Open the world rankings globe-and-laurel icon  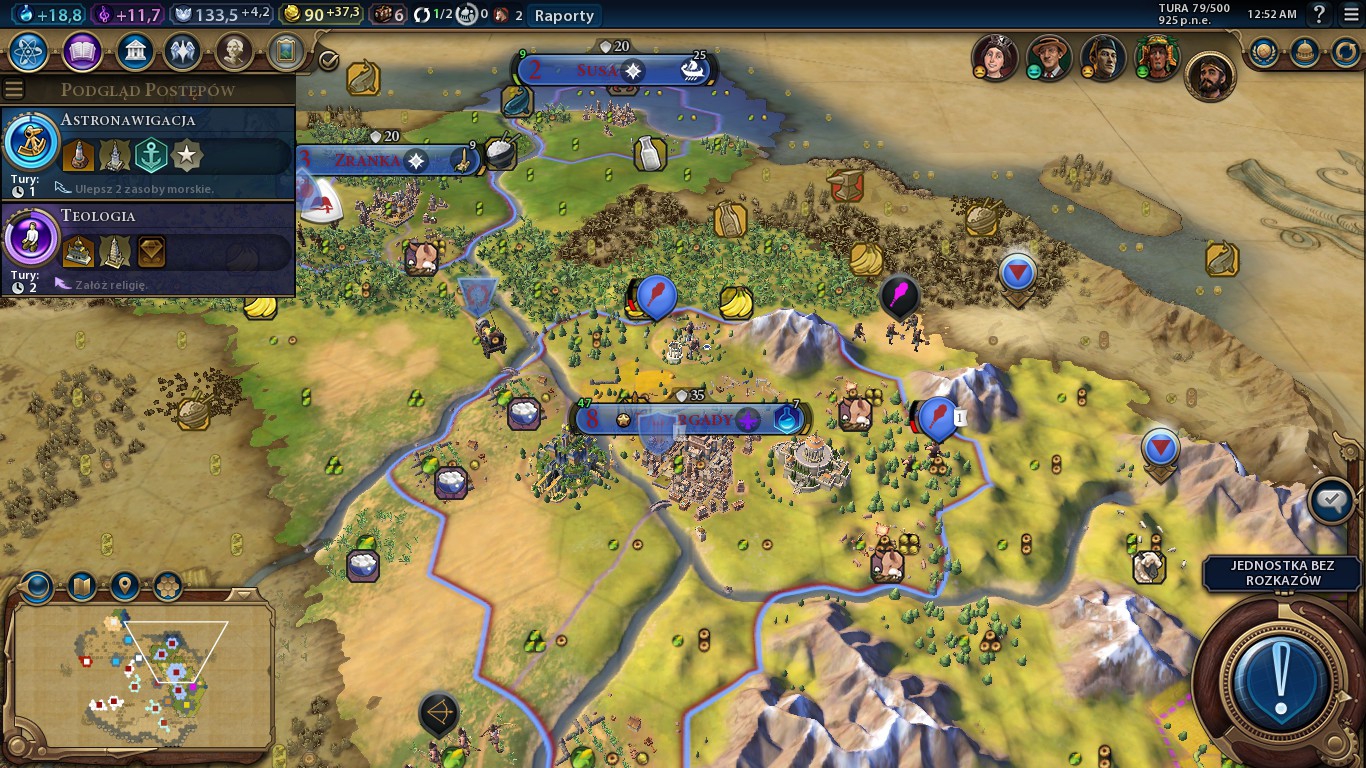1263,51
